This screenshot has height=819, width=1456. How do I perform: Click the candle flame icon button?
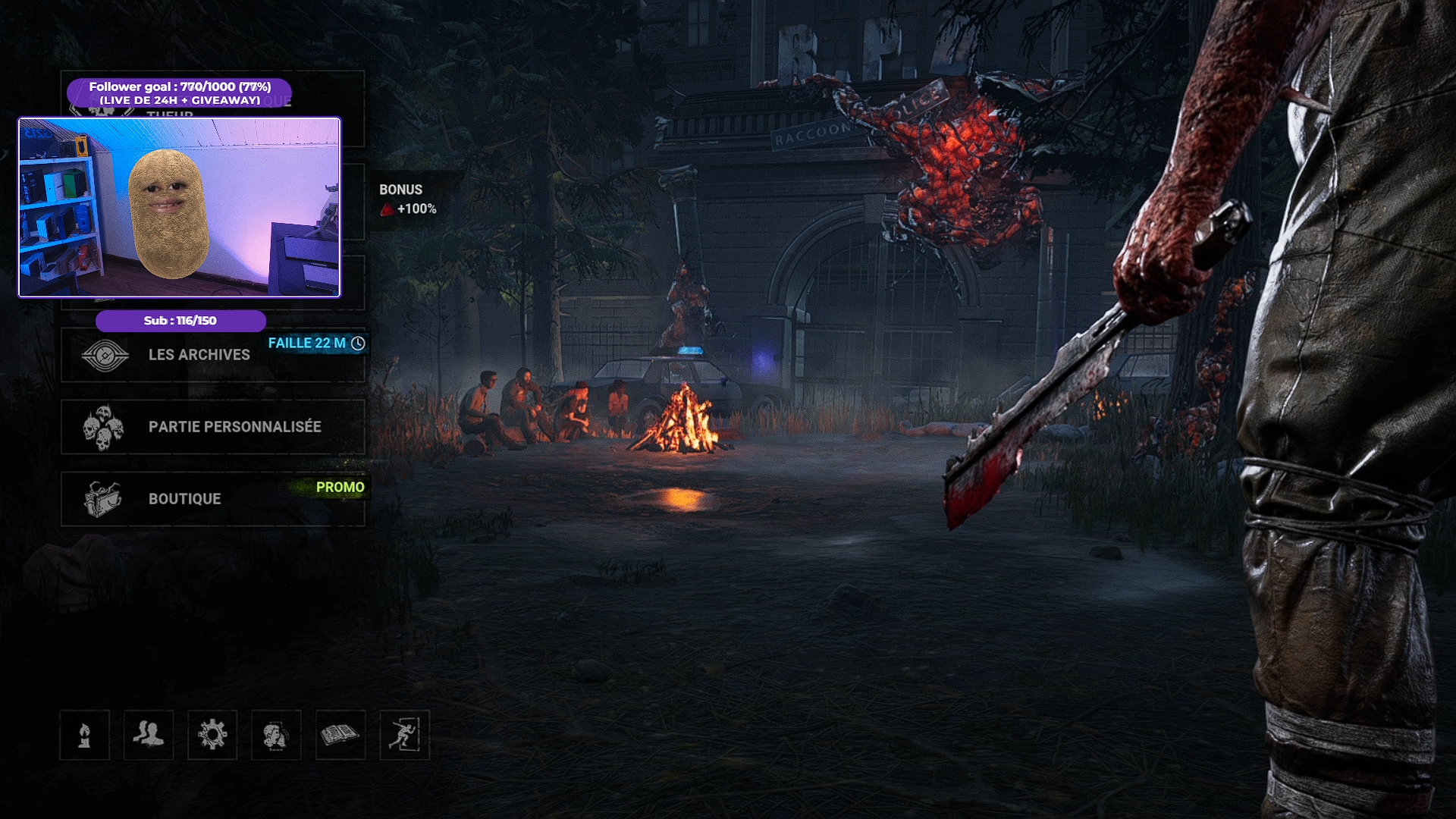point(85,735)
